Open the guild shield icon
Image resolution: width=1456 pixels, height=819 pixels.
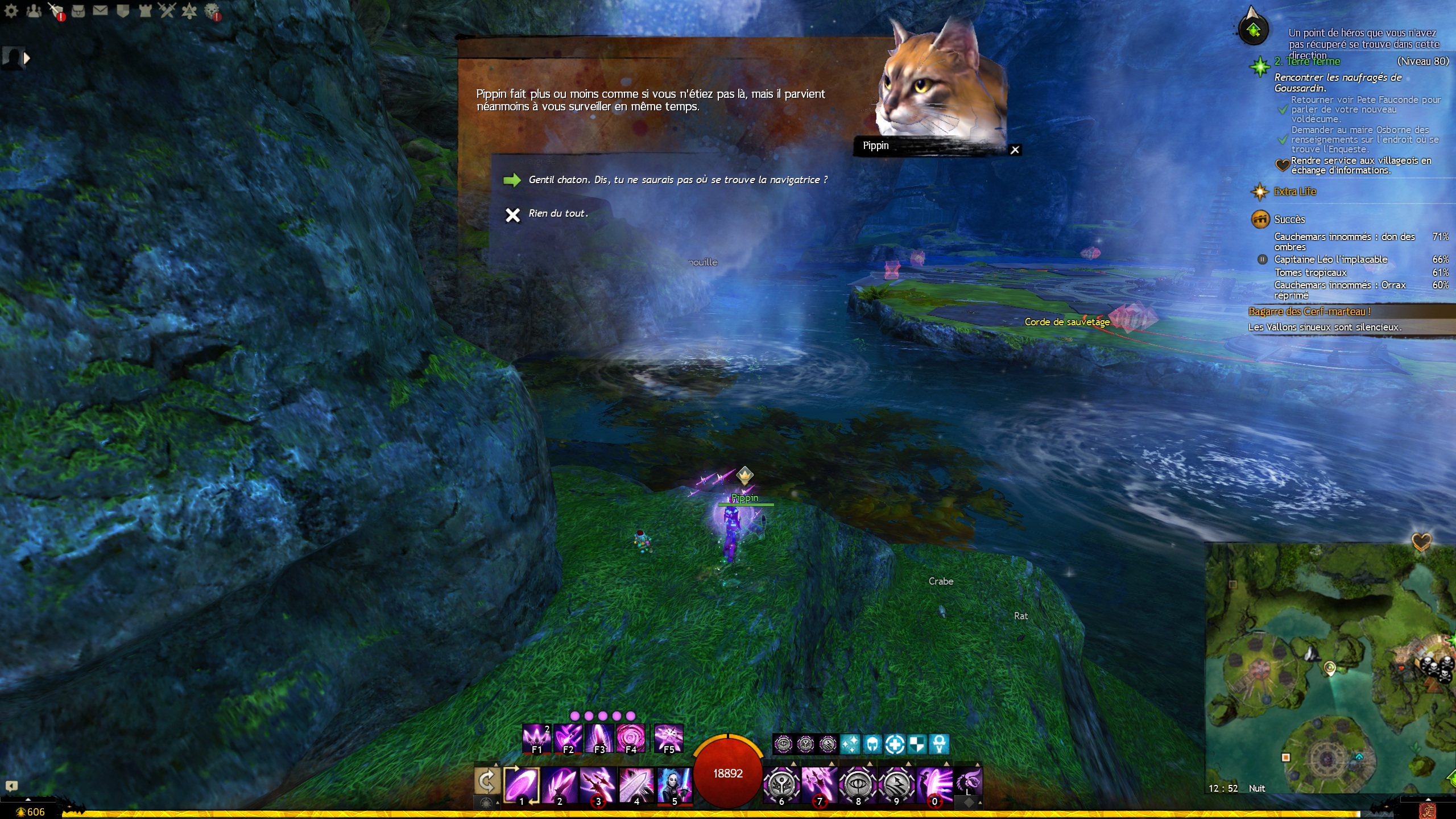click(123, 10)
